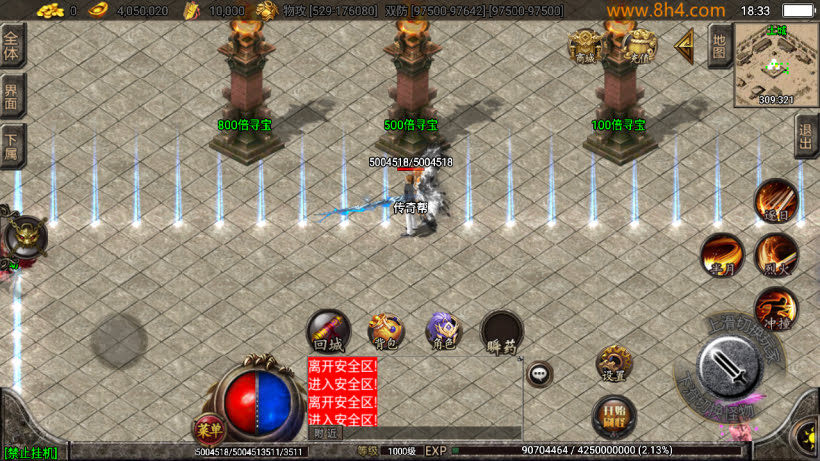Open the 商城 shop icon
This screenshot has width=820, height=461.
[x=586, y=46]
